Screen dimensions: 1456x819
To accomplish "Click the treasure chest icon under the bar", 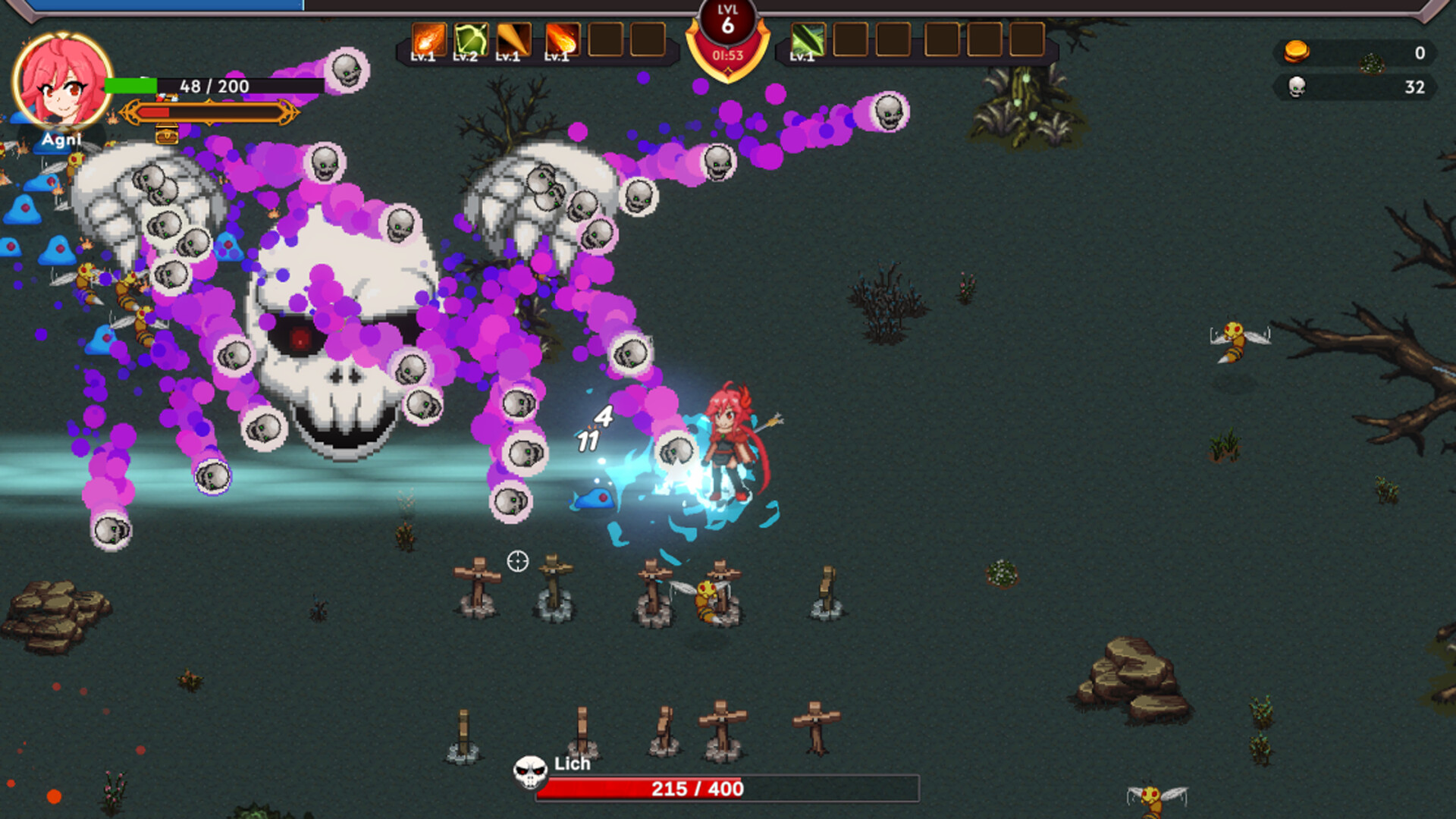I will (x=167, y=136).
